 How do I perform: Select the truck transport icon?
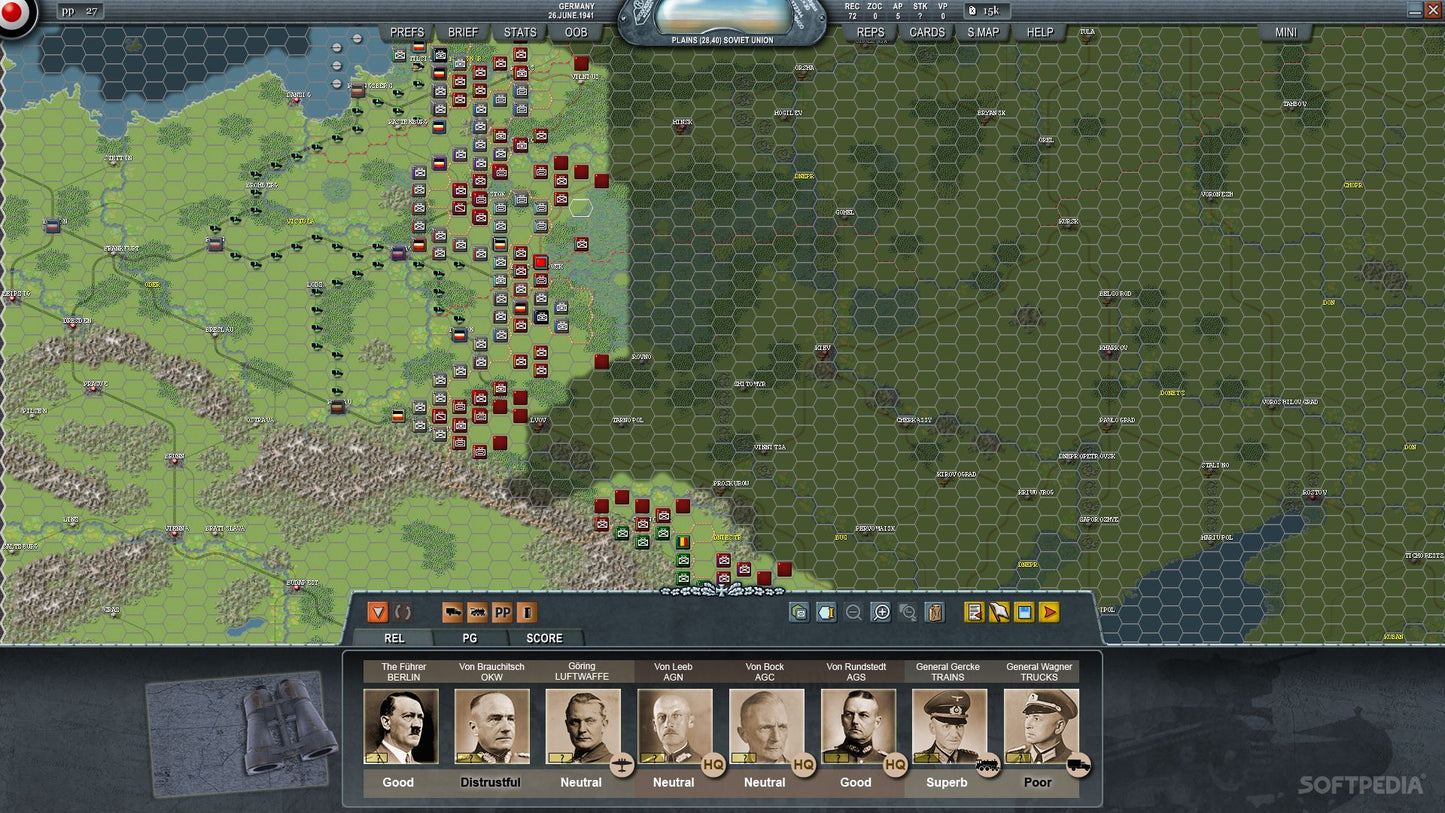point(451,612)
